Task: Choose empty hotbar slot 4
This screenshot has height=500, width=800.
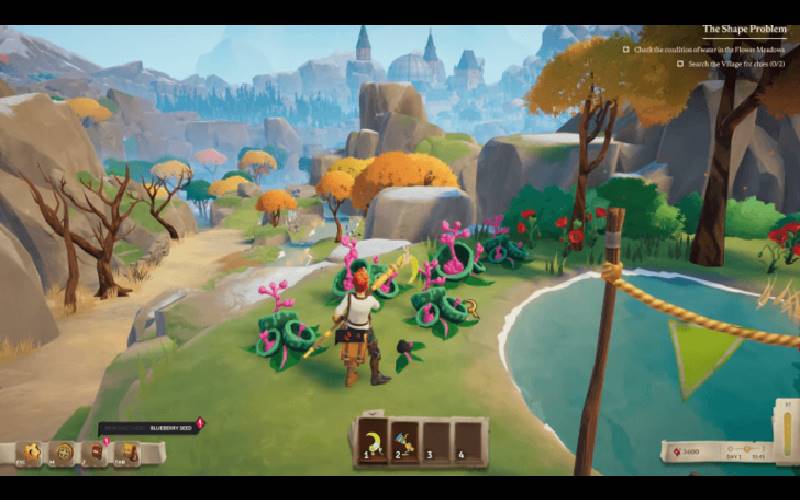Action: 468,440
